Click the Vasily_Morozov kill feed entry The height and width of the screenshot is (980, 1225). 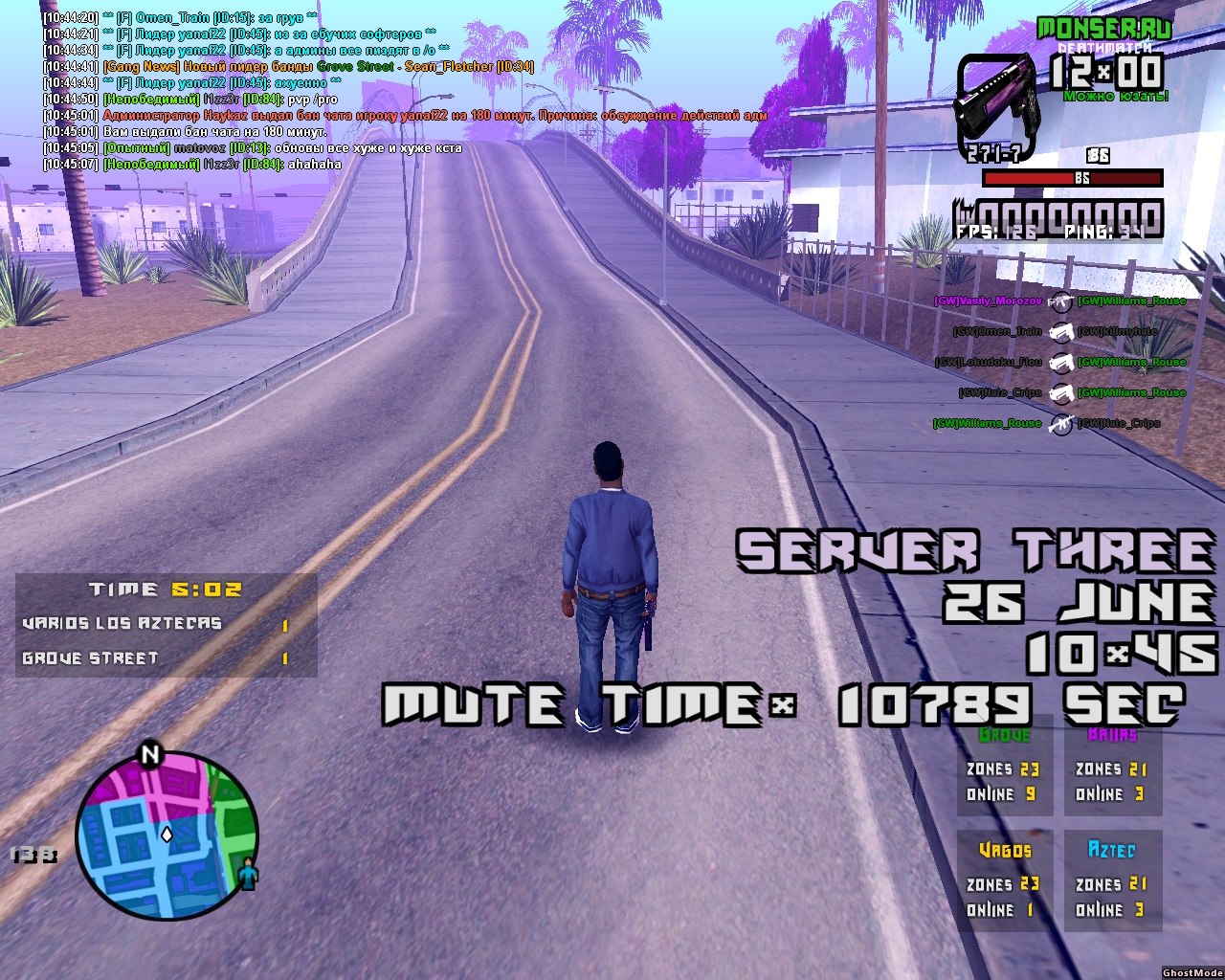pyautogui.click(x=988, y=301)
